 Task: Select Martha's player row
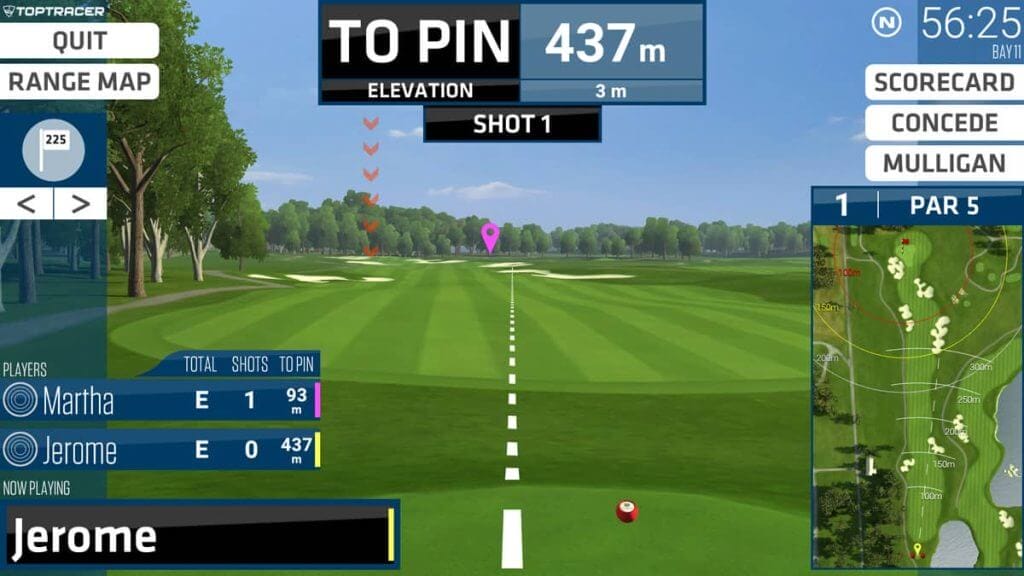(x=160, y=401)
